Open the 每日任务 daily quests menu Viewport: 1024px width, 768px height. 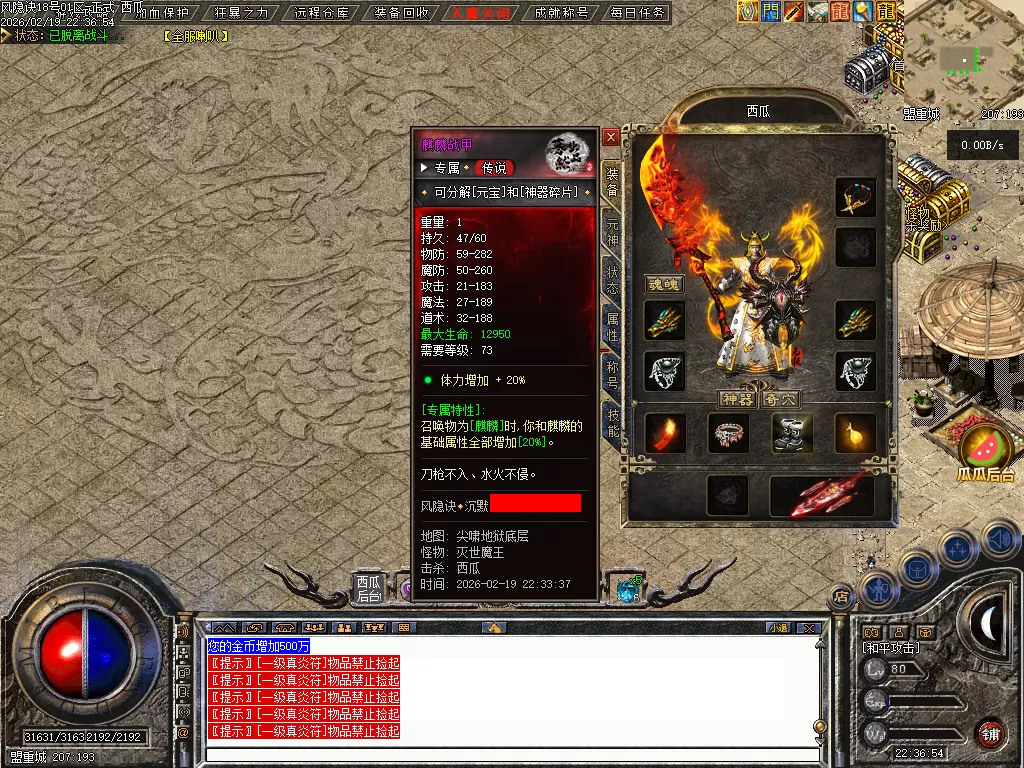tap(638, 13)
